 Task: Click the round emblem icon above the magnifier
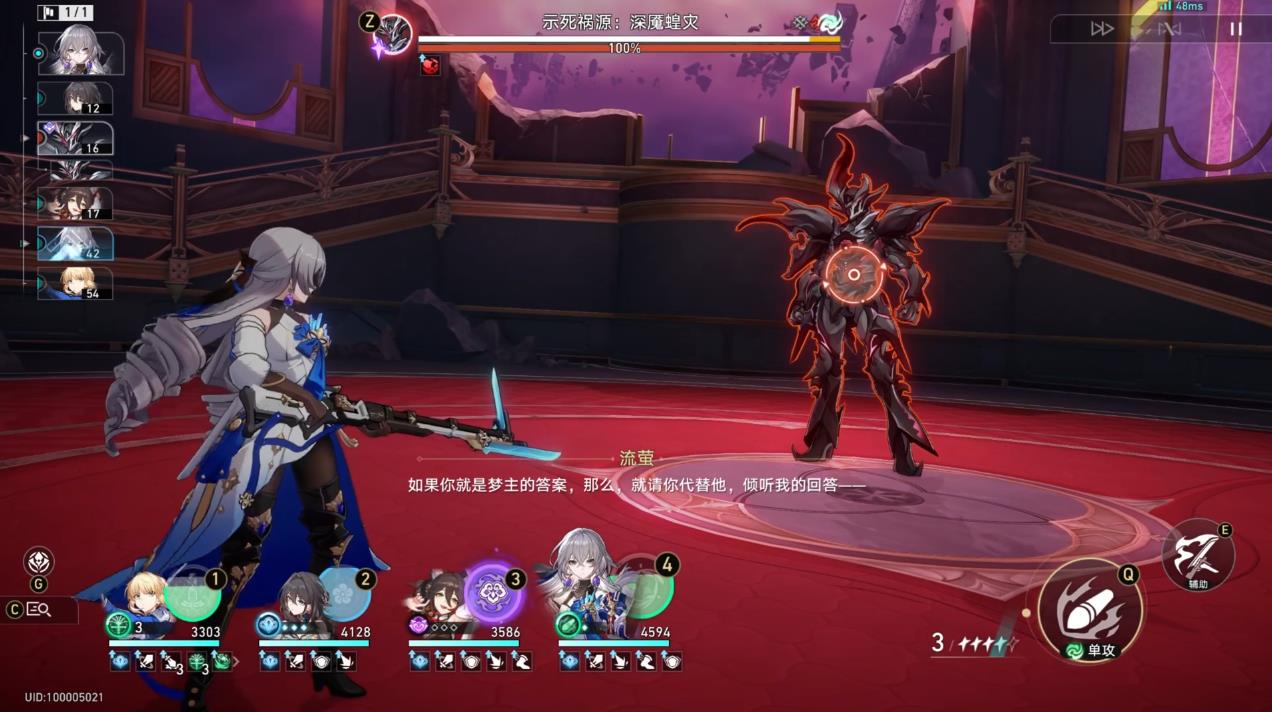click(x=39, y=561)
